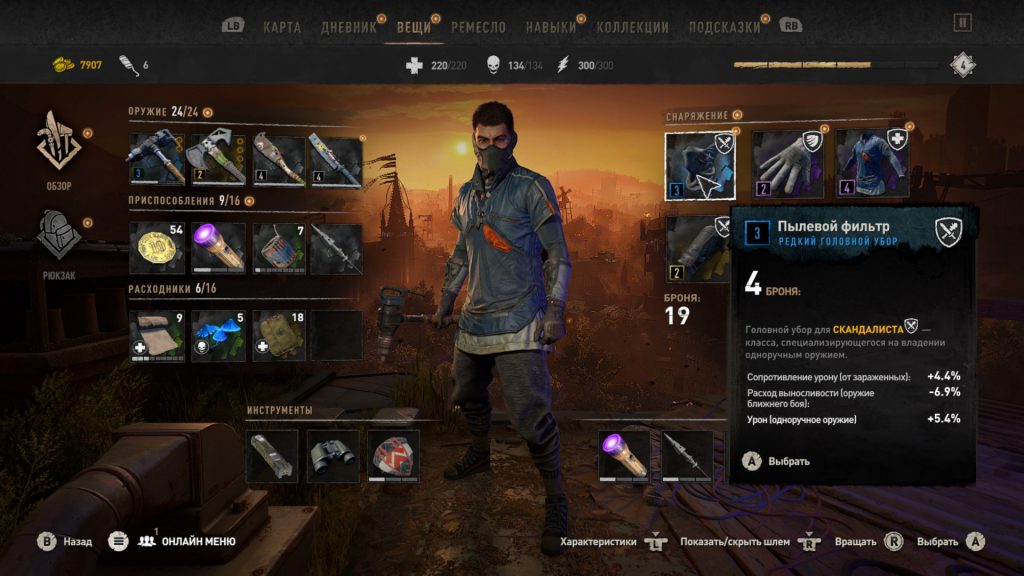1024x576 pixels.
Task: Choose the binoculars tool slot
Action: (333, 456)
